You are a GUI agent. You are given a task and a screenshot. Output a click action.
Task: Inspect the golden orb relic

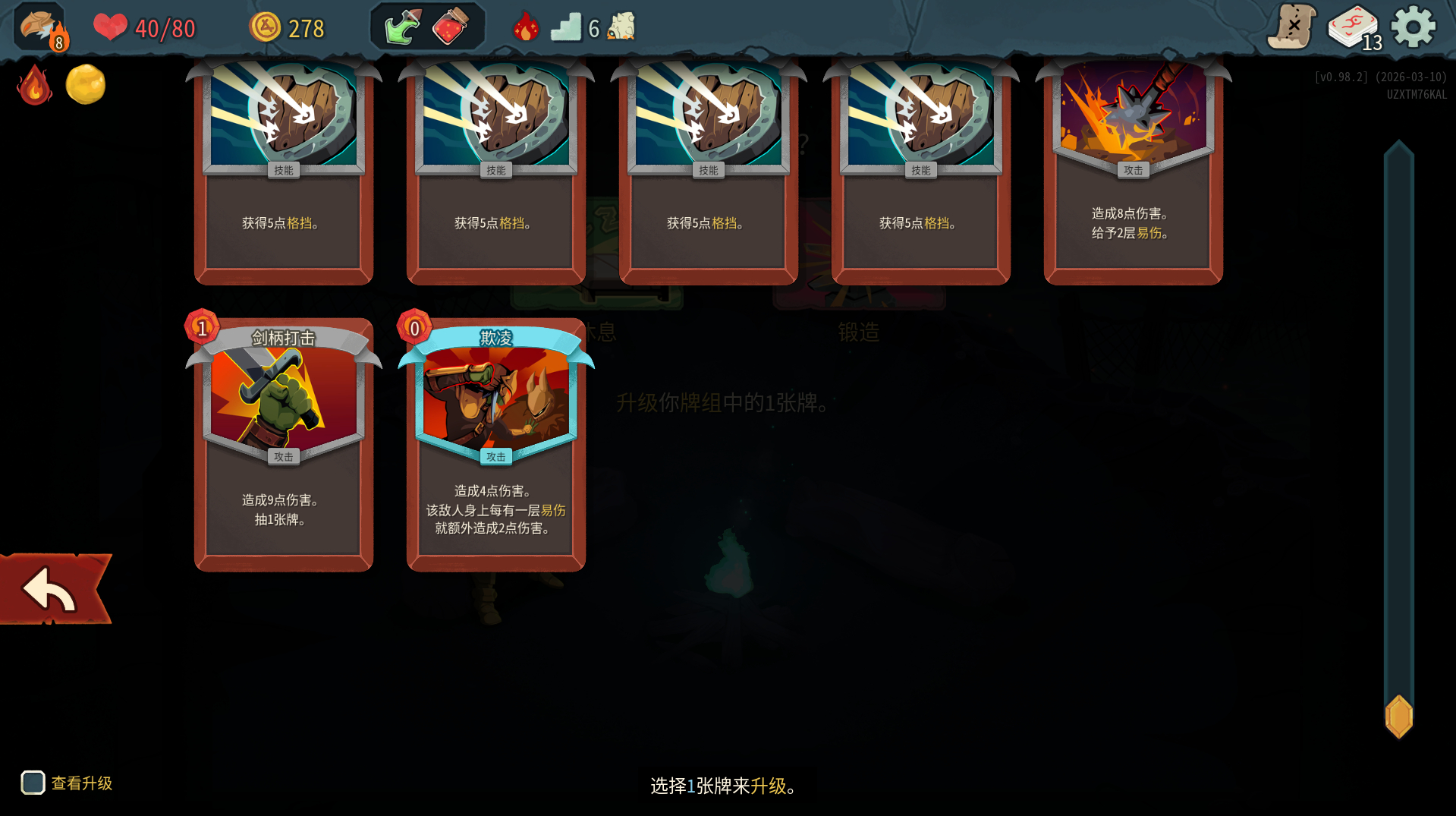[x=86, y=84]
